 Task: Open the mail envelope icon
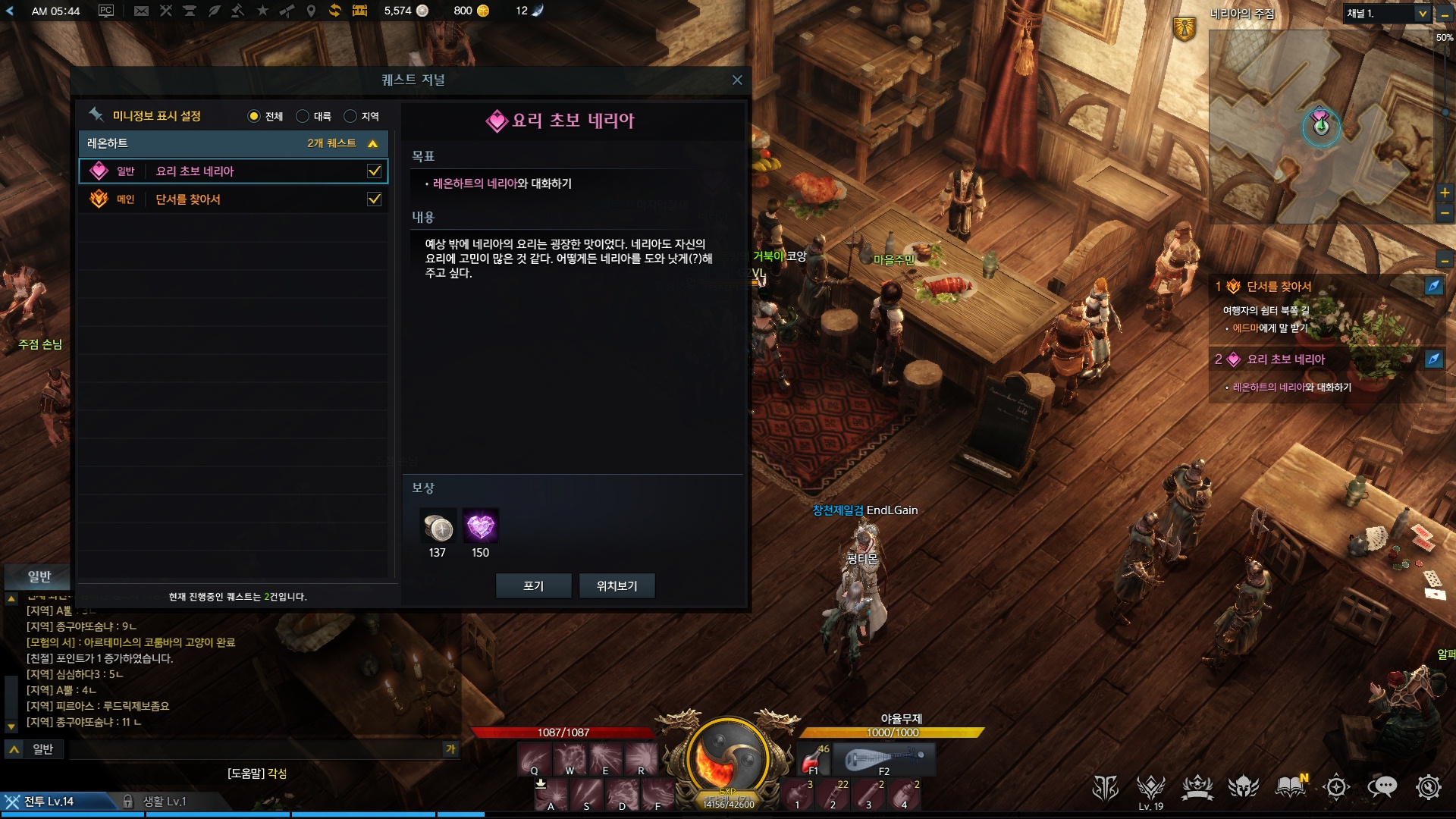point(141,11)
